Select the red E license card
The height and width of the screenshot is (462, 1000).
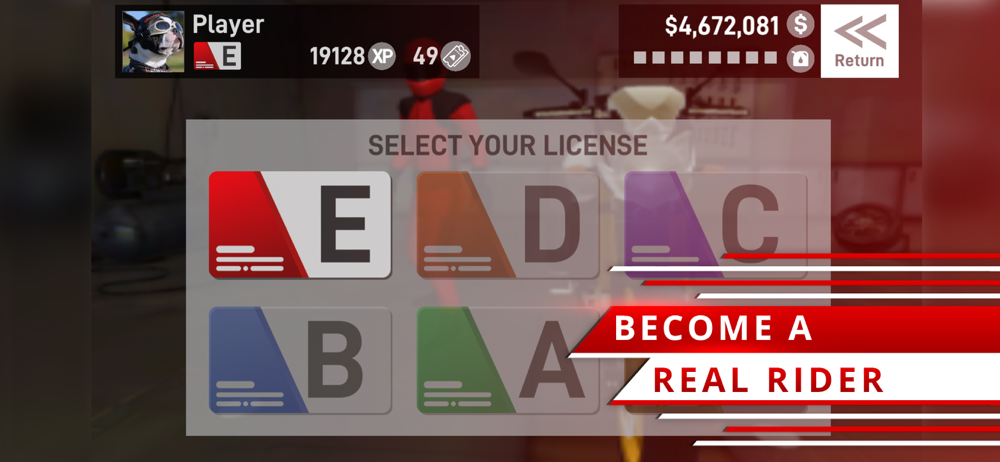coord(299,225)
